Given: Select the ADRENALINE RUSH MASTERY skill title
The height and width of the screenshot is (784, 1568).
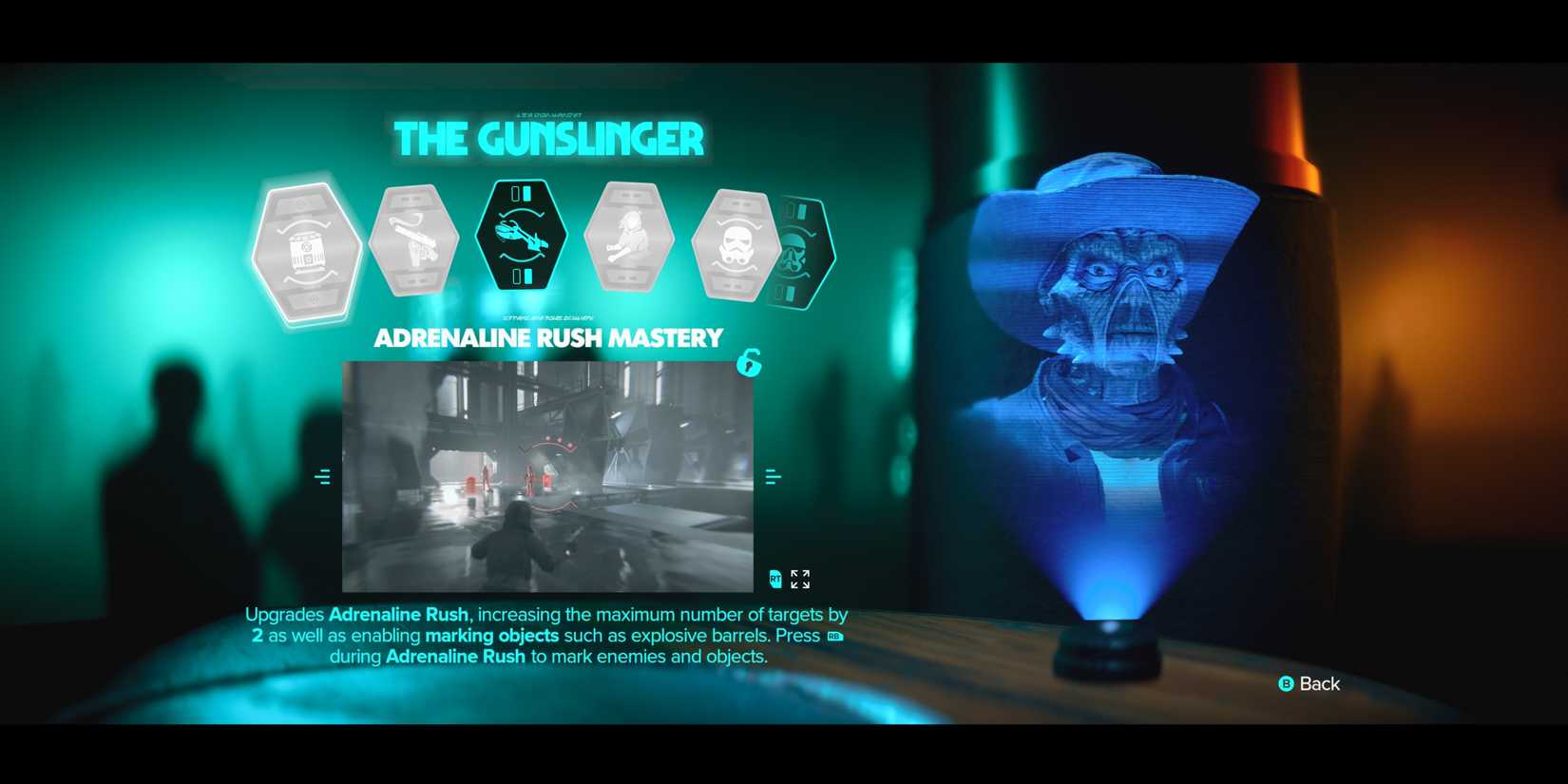Looking at the screenshot, I should (547, 337).
